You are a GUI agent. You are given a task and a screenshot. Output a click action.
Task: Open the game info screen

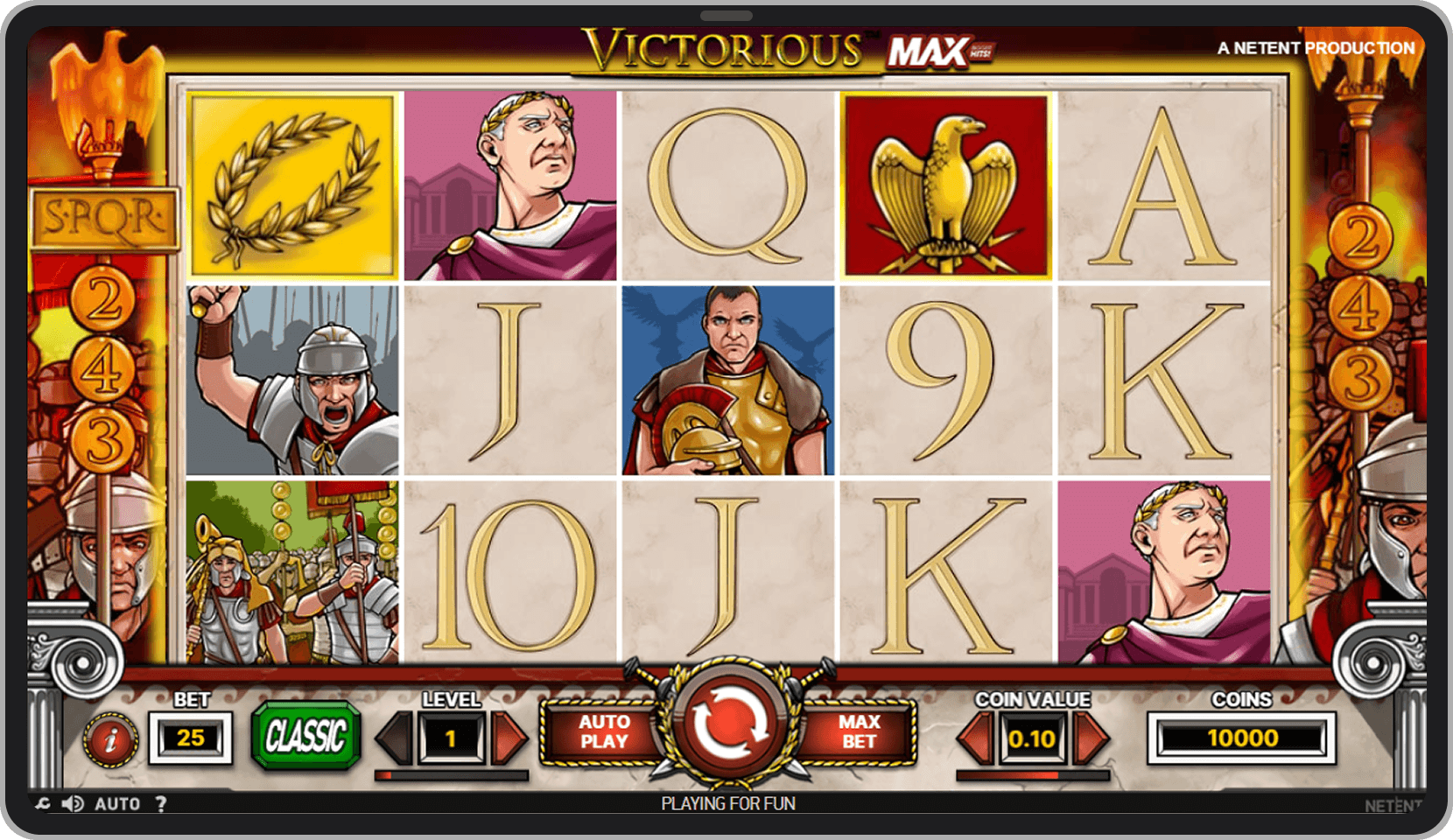109,738
